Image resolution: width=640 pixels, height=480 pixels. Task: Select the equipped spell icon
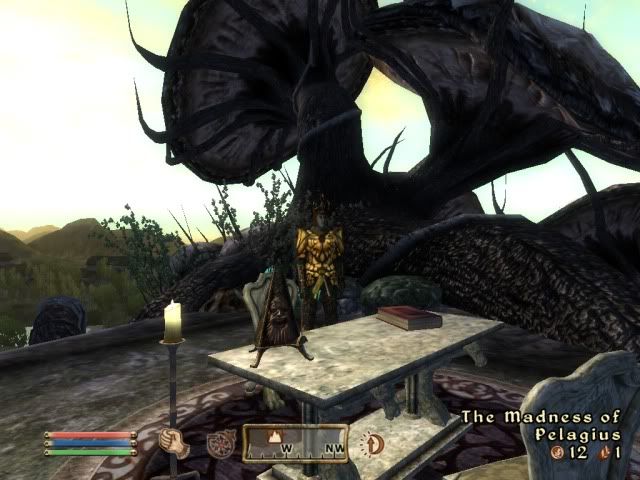[221, 443]
